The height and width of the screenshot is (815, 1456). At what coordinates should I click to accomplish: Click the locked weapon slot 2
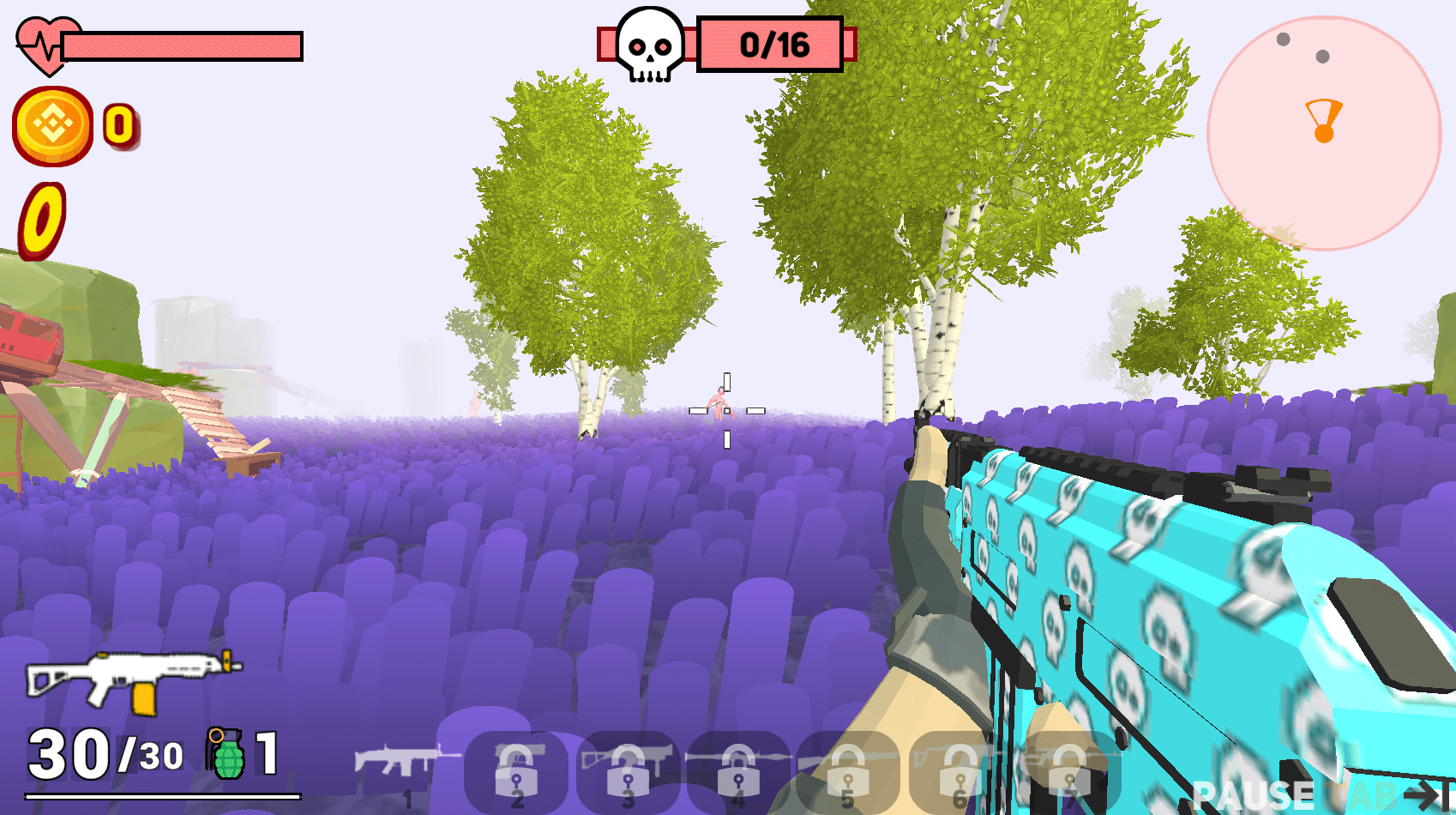coord(516,771)
